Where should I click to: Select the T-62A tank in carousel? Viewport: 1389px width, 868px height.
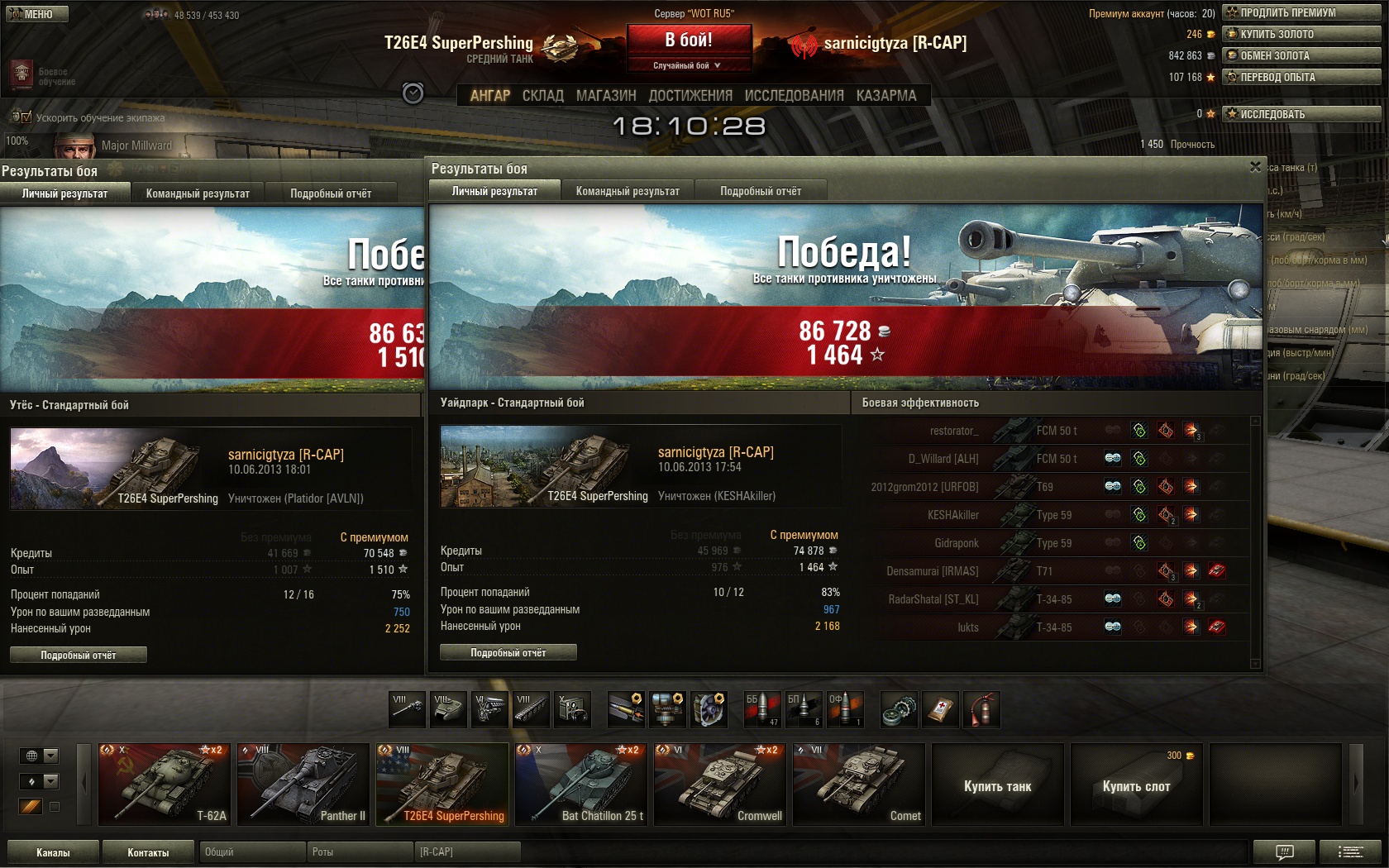pyautogui.click(x=163, y=785)
